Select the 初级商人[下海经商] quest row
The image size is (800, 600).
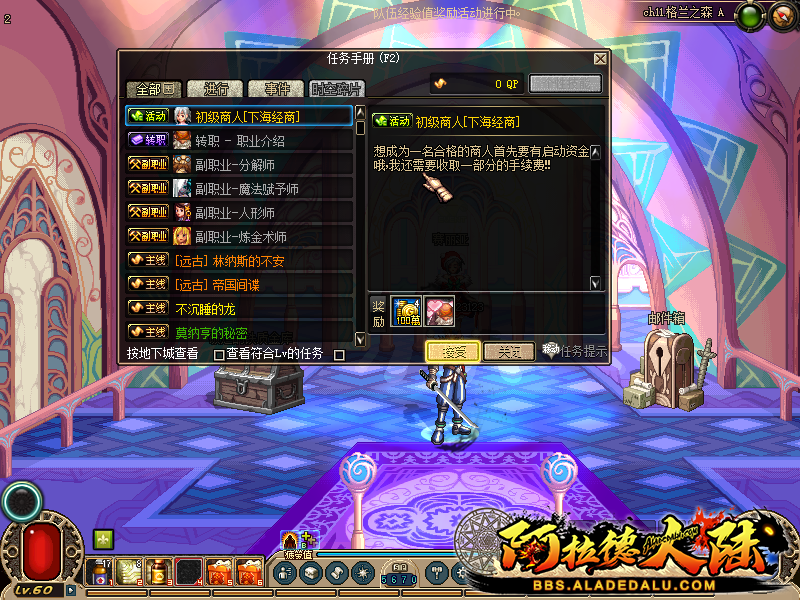coord(239,116)
